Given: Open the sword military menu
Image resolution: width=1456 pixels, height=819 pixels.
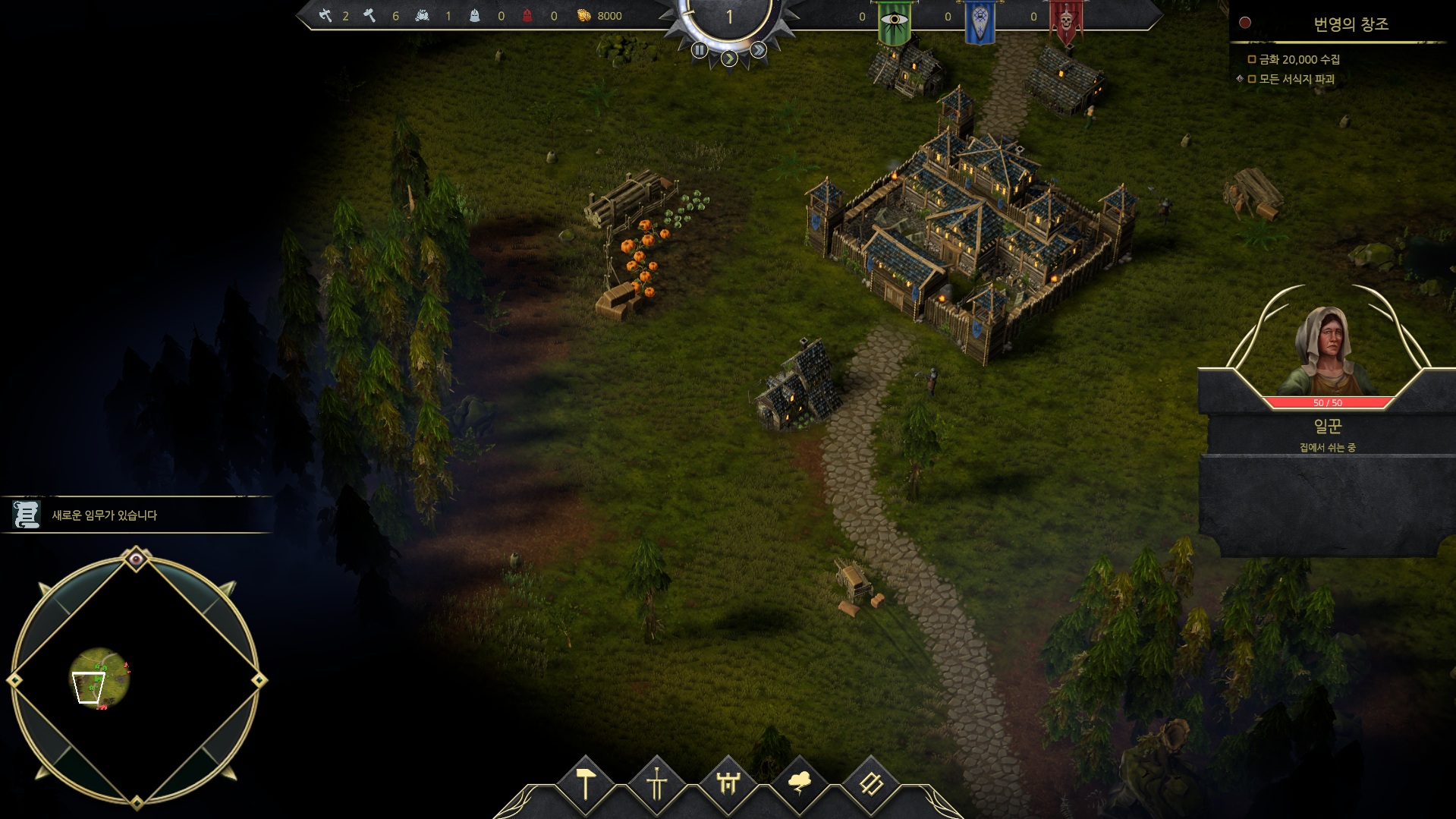Looking at the screenshot, I should (x=657, y=783).
